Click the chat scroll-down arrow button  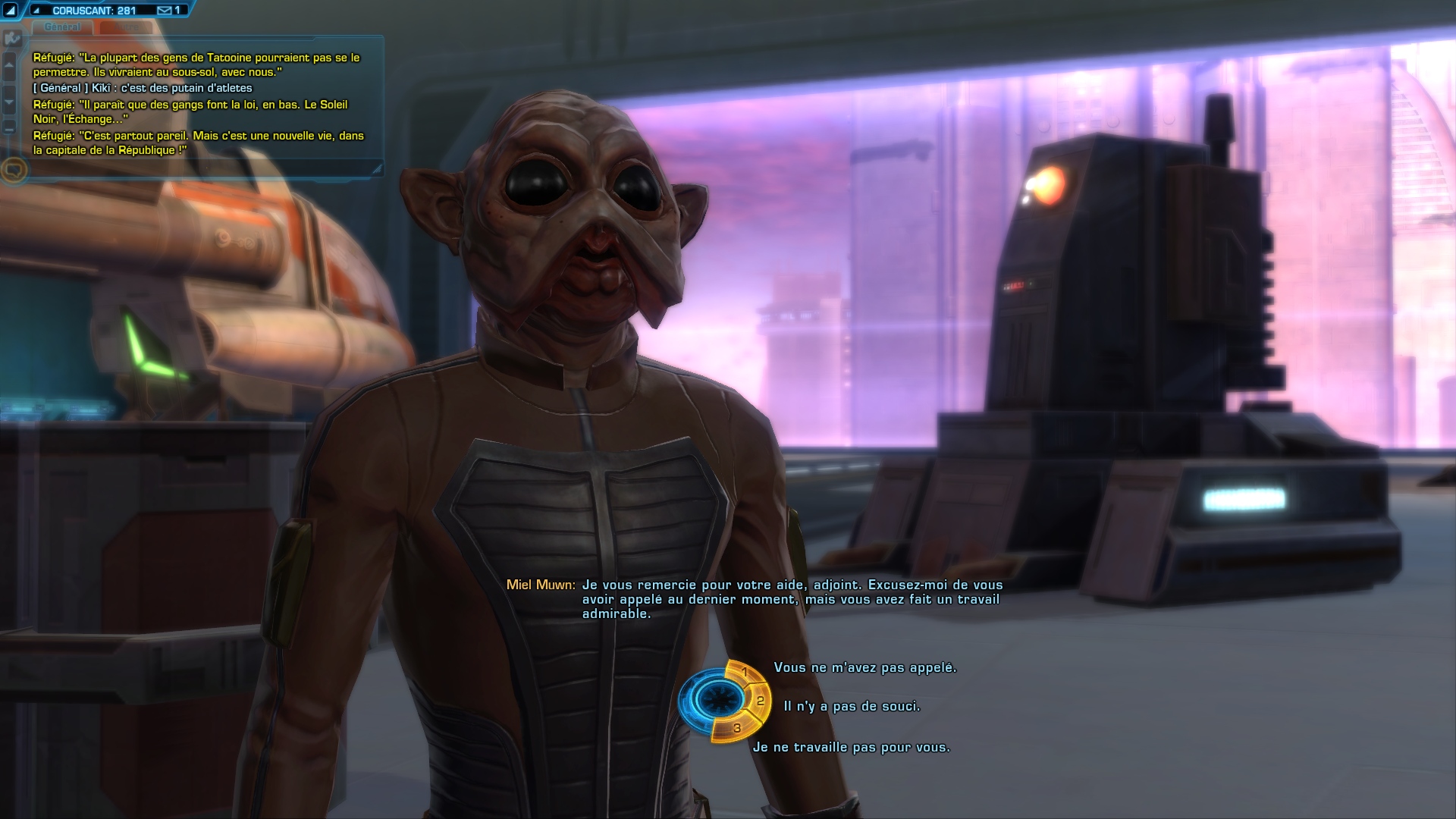click(10, 102)
